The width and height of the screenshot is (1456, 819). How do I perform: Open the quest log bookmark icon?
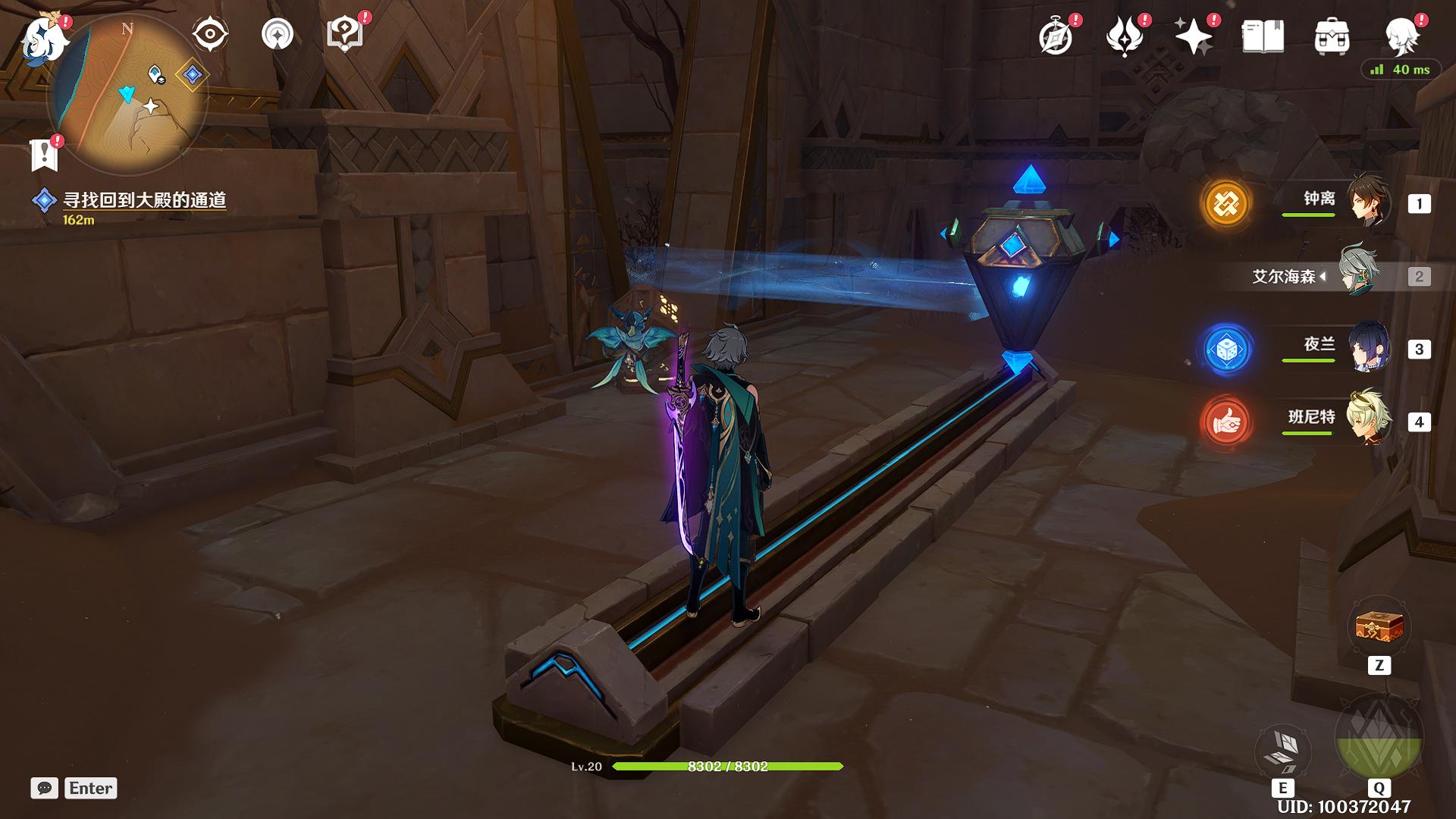click(44, 155)
